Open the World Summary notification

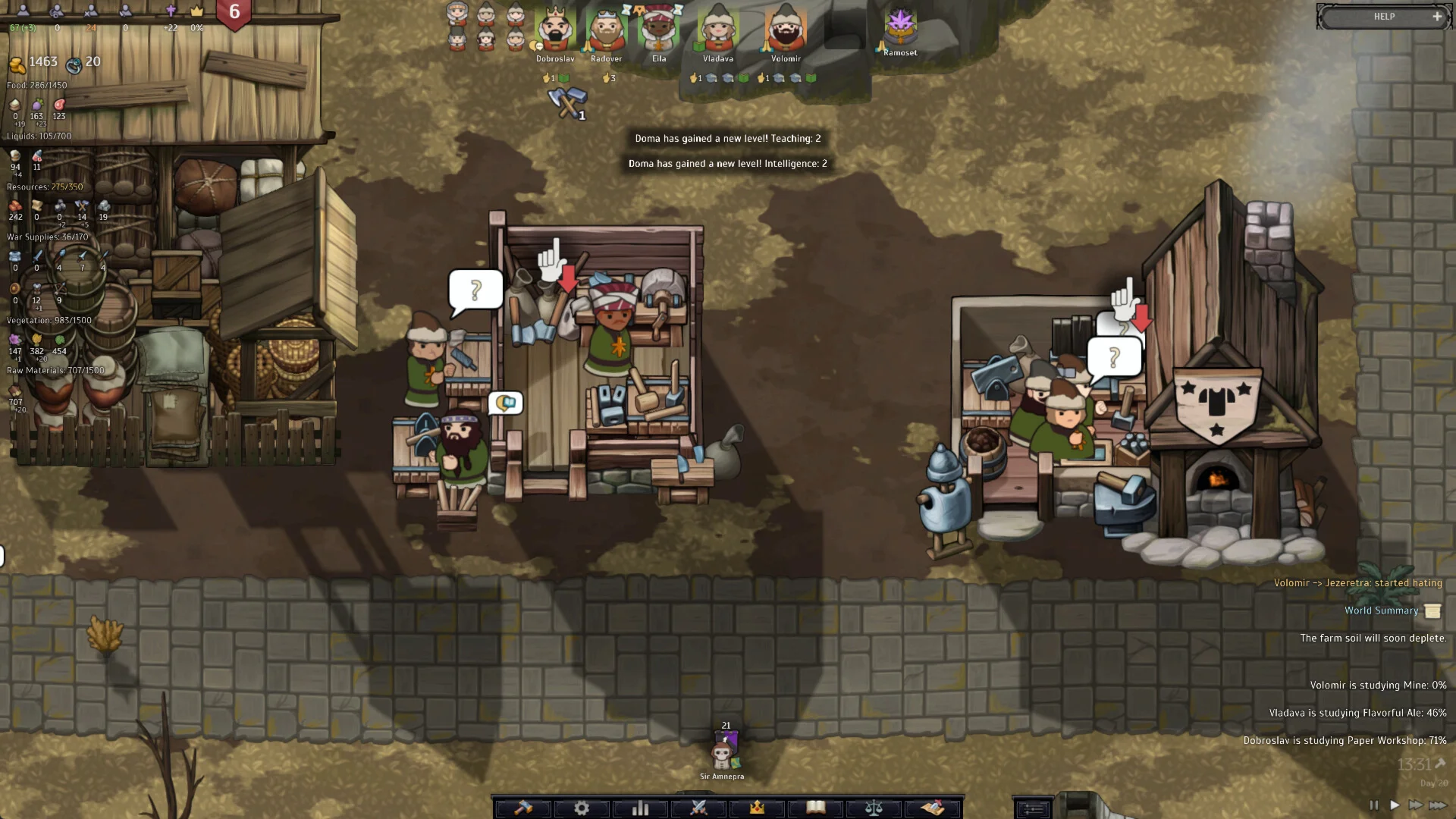[1382, 610]
